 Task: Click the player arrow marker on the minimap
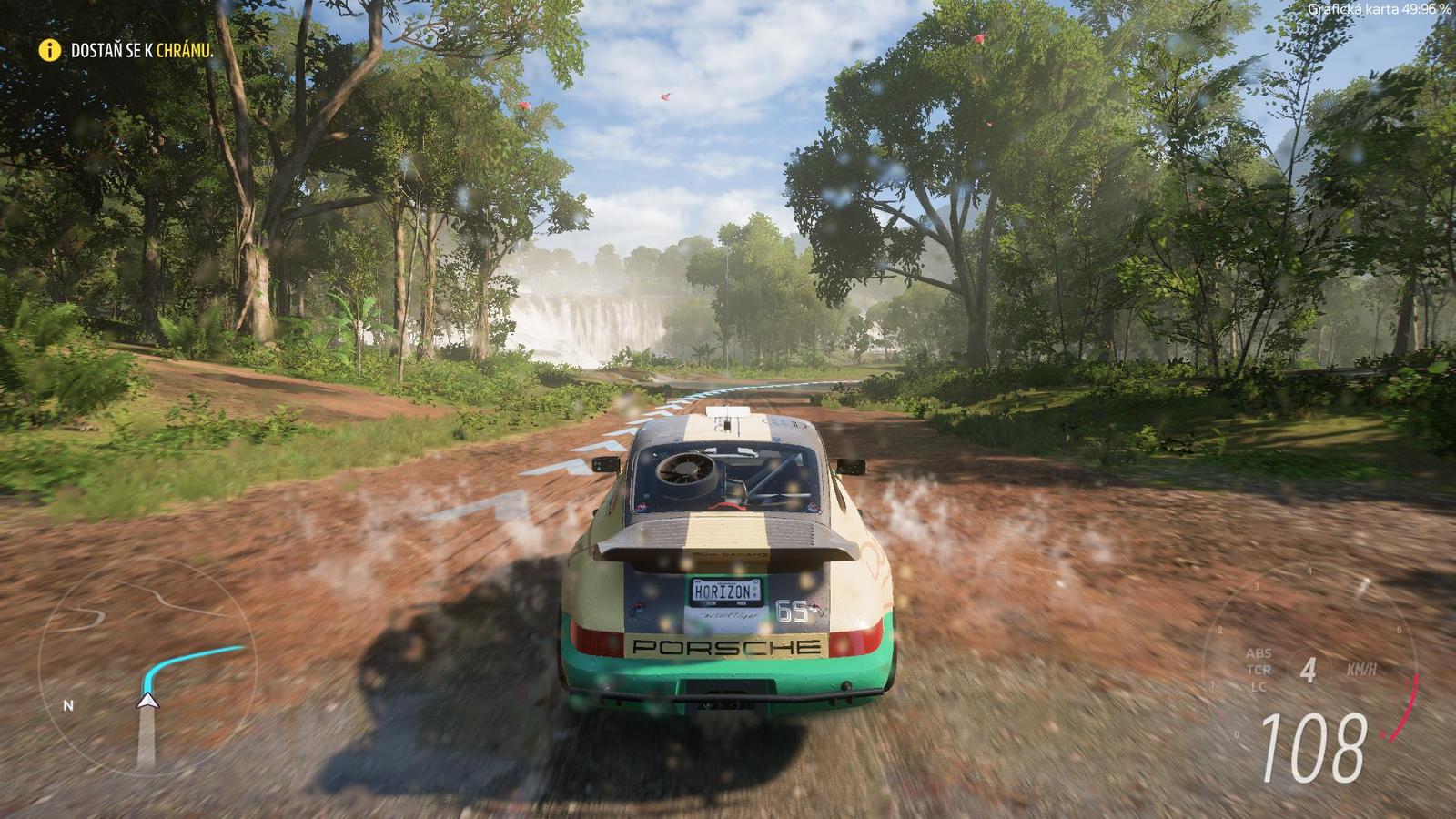pos(147,700)
